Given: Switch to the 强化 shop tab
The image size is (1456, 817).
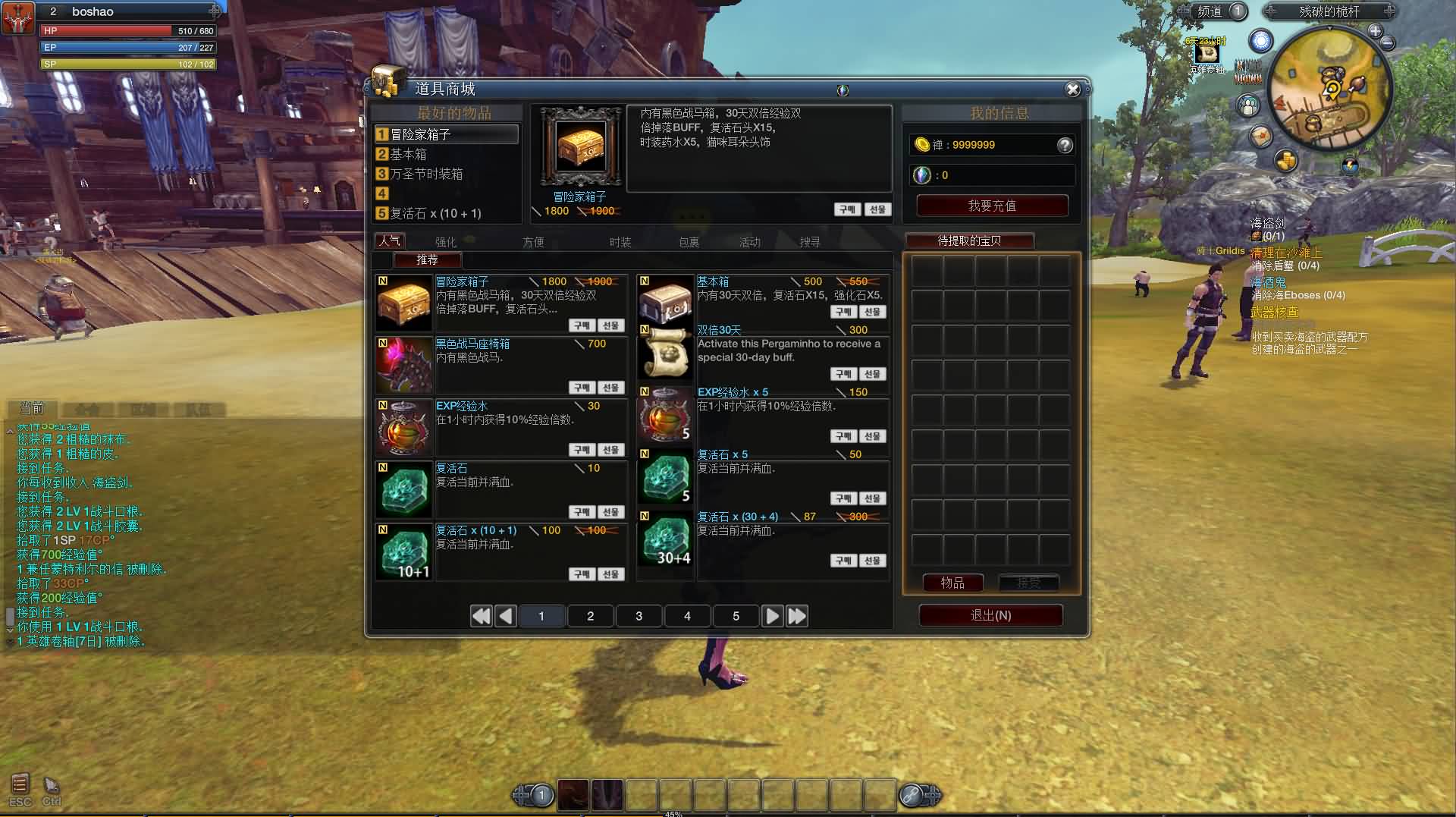Looking at the screenshot, I should (446, 242).
